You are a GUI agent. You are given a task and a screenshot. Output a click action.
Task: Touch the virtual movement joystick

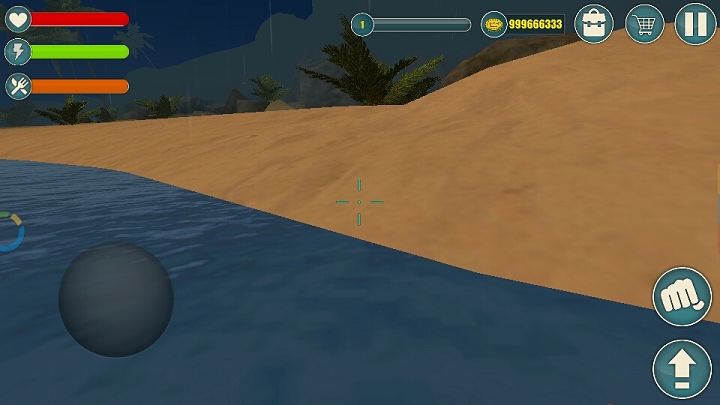point(116,299)
